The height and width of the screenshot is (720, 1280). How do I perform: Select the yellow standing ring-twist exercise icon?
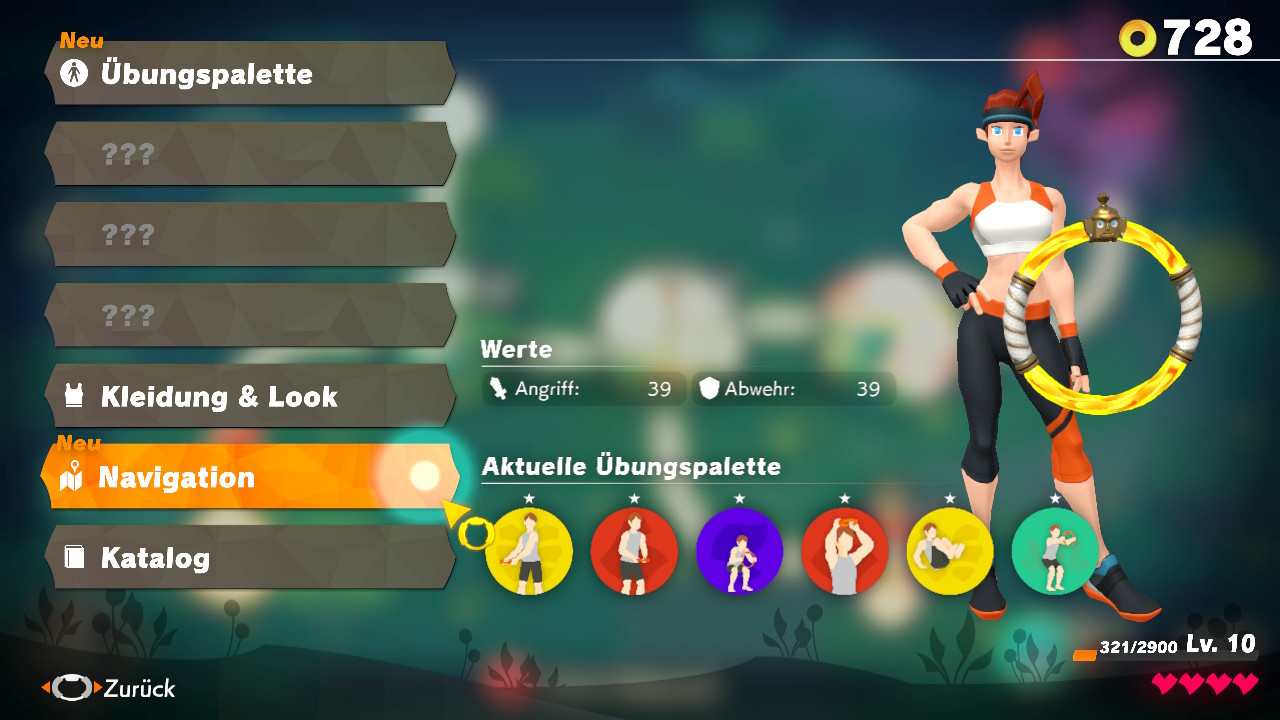pos(529,551)
